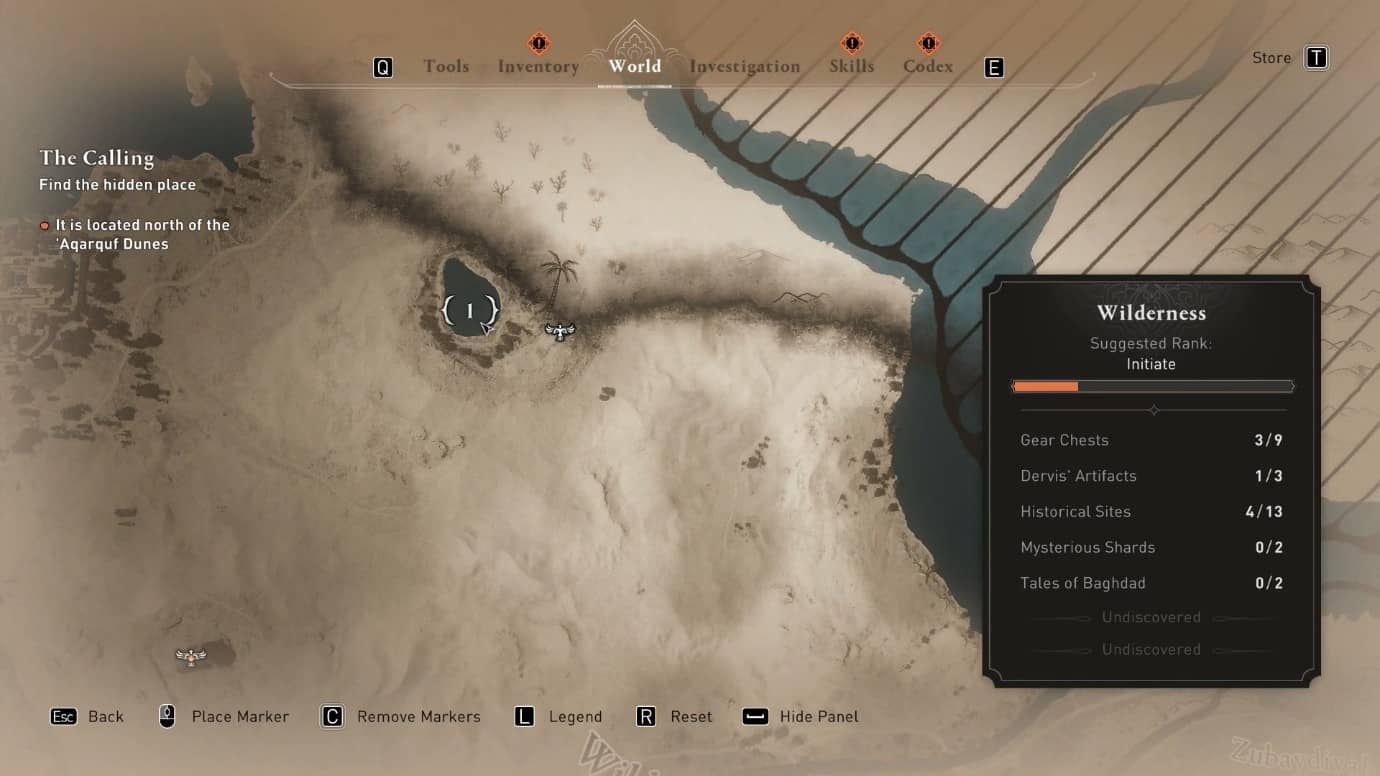Click the Codex alert diamond icon
1380x776 pixels.
[x=927, y=43]
